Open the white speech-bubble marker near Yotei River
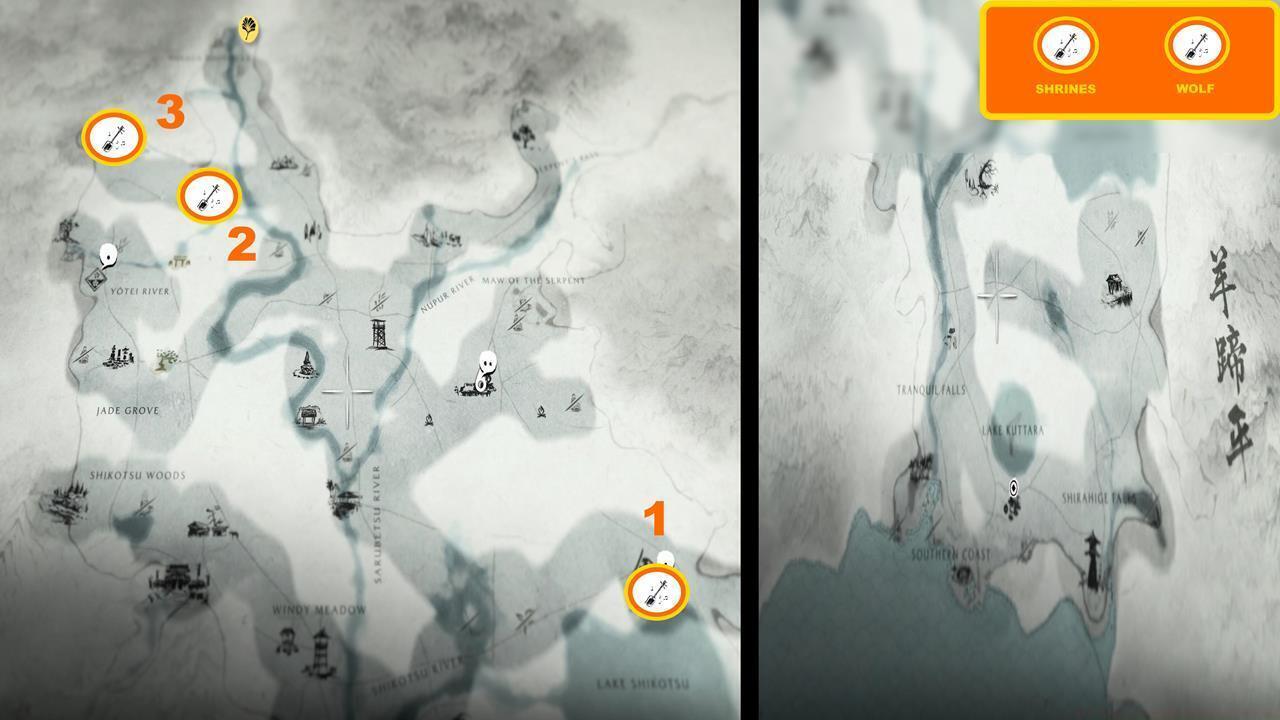This screenshot has width=1280, height=720. (107, 253)
